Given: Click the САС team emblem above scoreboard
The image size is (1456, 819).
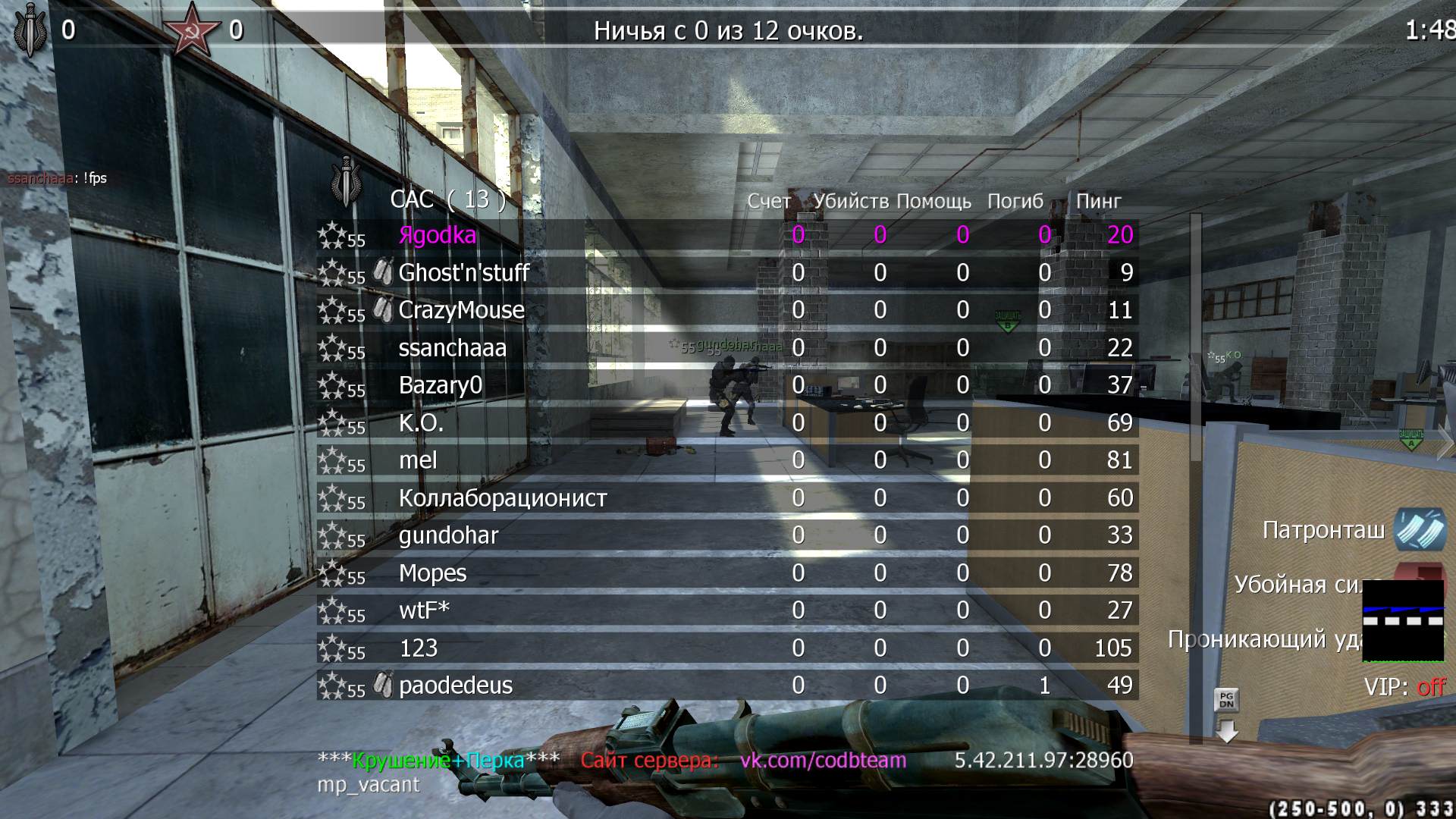Looking at the screenshot, I should [347, 182].
